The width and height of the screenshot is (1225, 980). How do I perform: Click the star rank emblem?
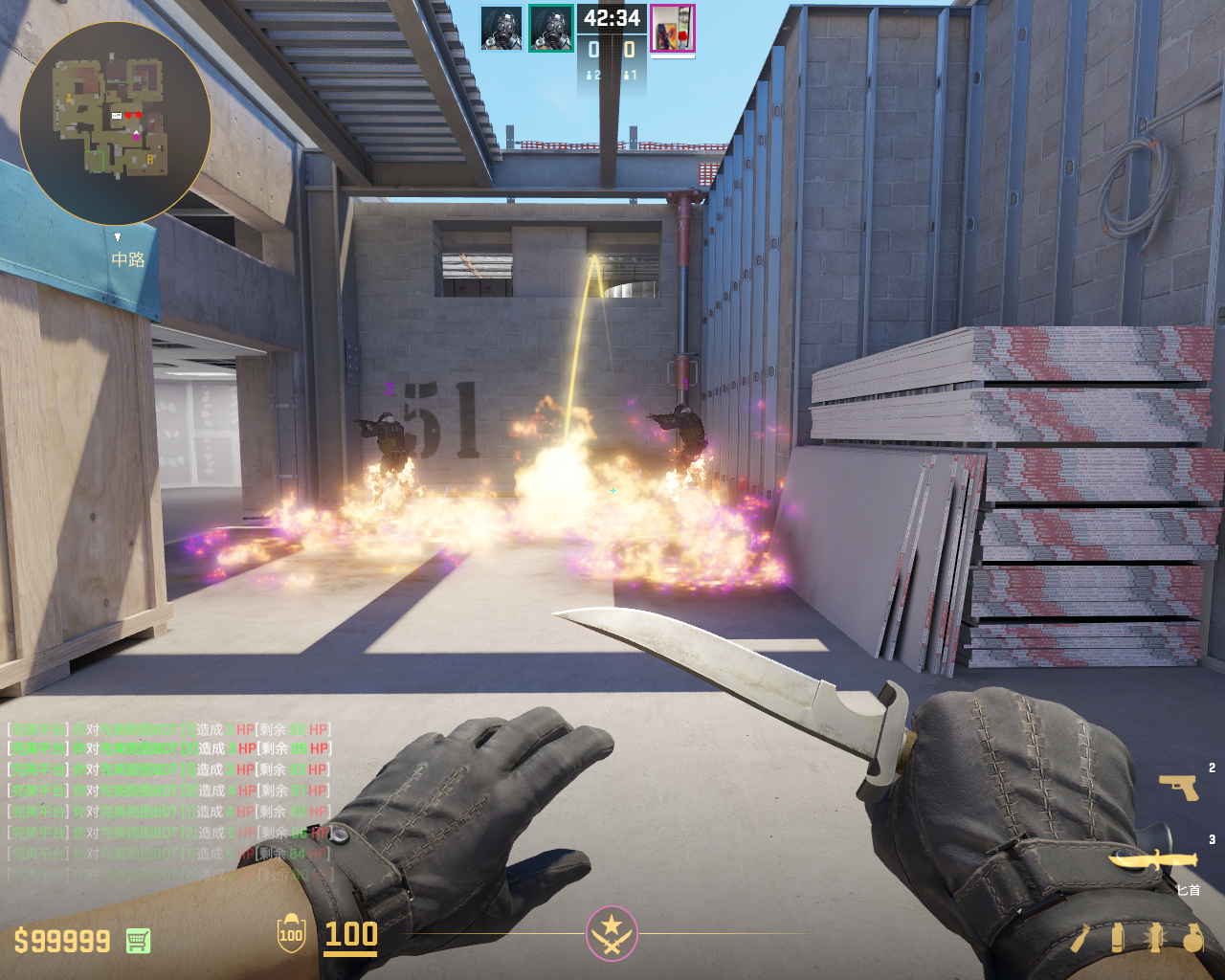(612, 933)
